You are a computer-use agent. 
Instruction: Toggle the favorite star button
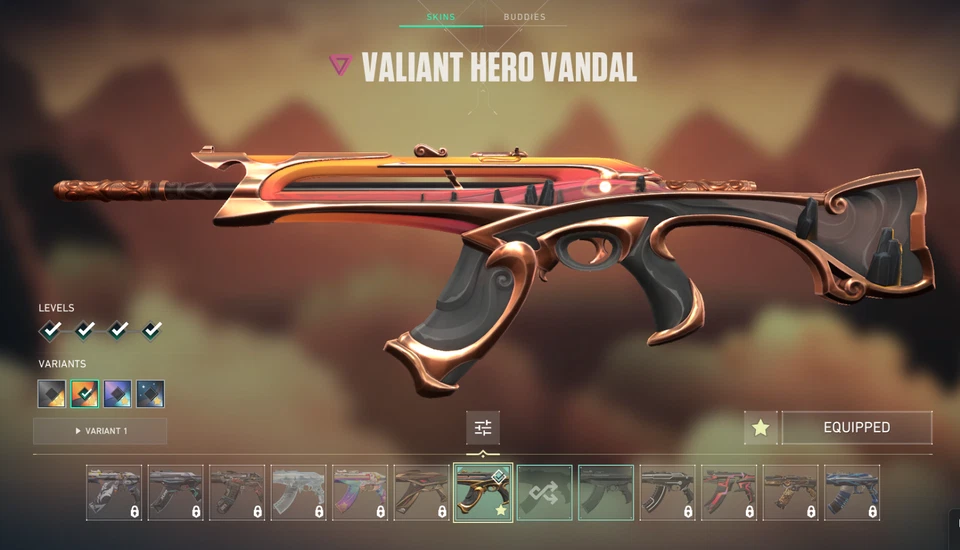760,427
